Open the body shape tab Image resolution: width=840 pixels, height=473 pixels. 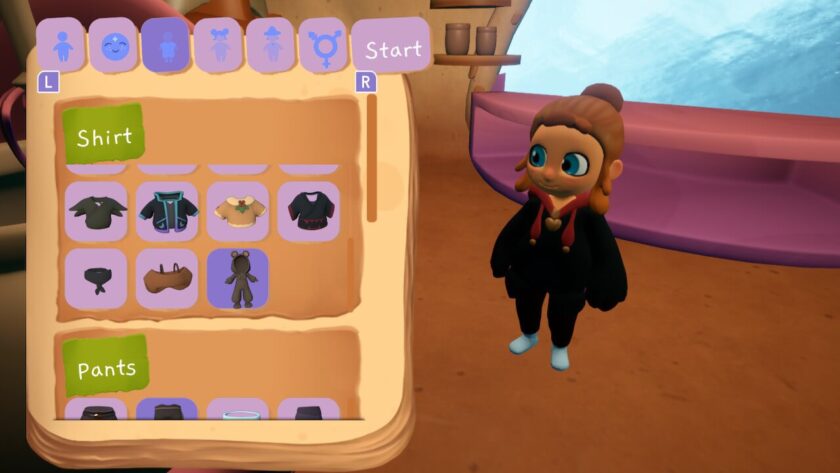pyautogui.click(x=60, y=46)
